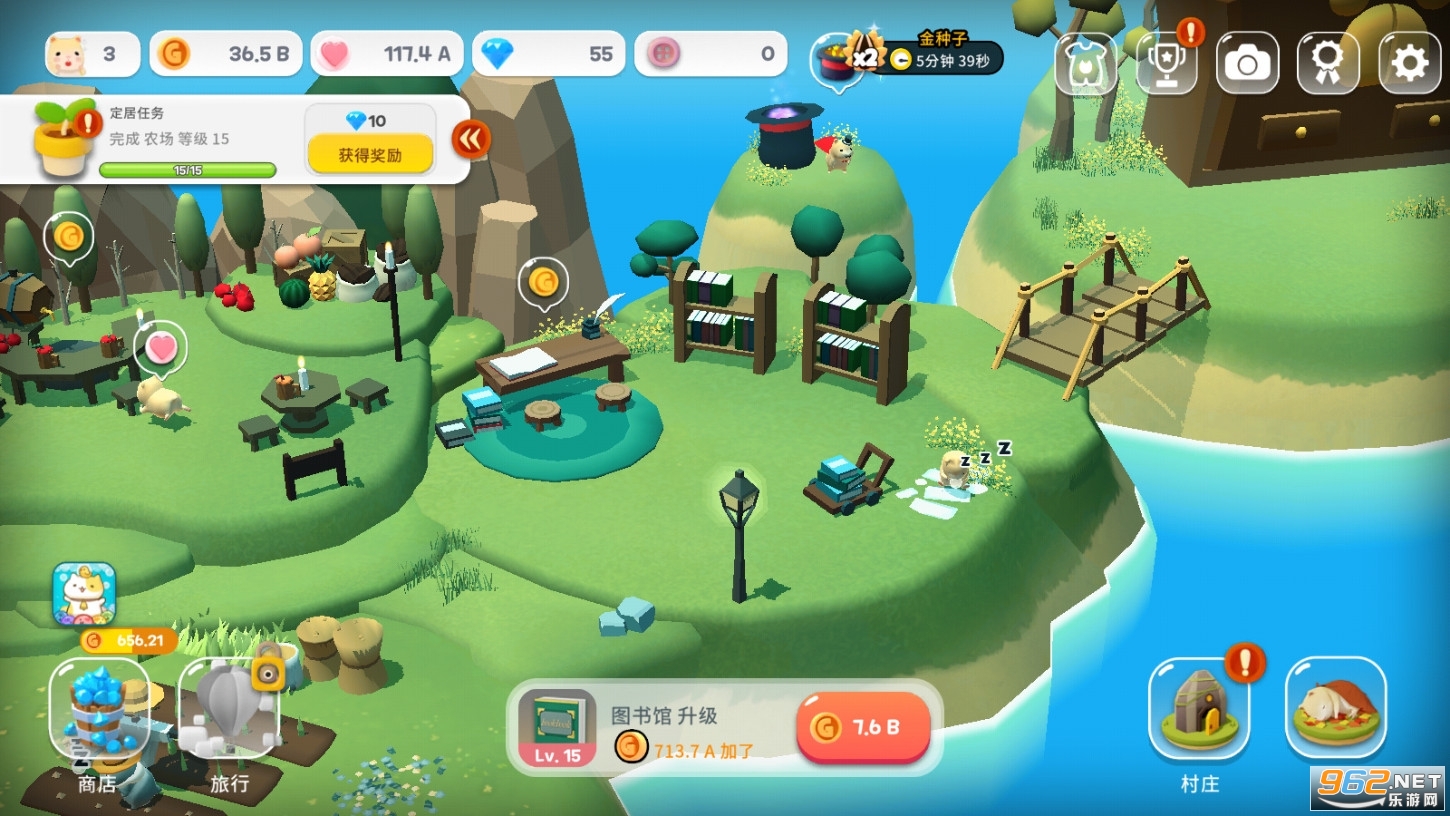Screen dimensions: 1450x816
Task: Tap the golden seed x2 boost hat
Action: click(x=838, y=58)
